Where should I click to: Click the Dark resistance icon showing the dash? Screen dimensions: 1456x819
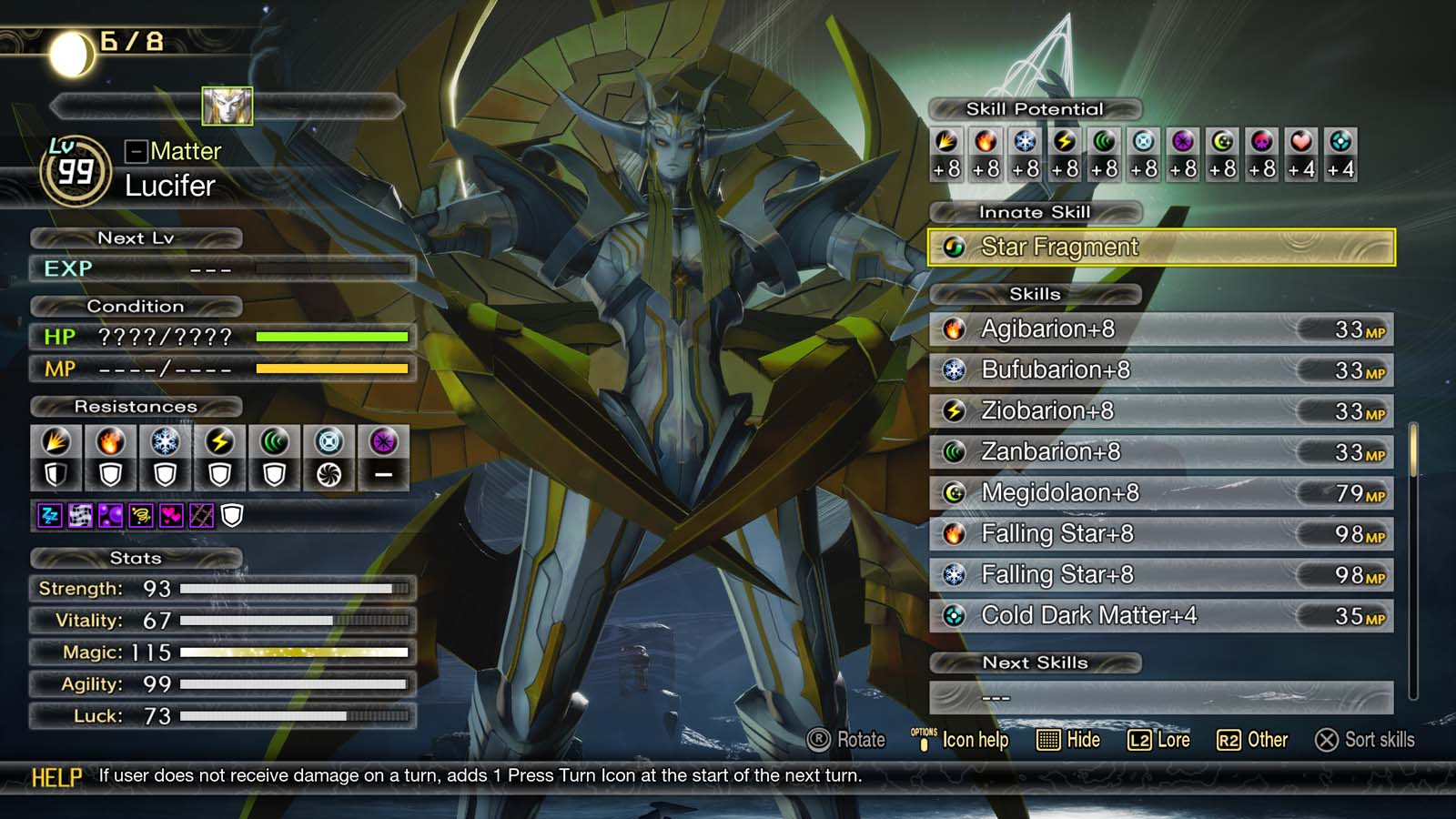[x=382, y=471]
